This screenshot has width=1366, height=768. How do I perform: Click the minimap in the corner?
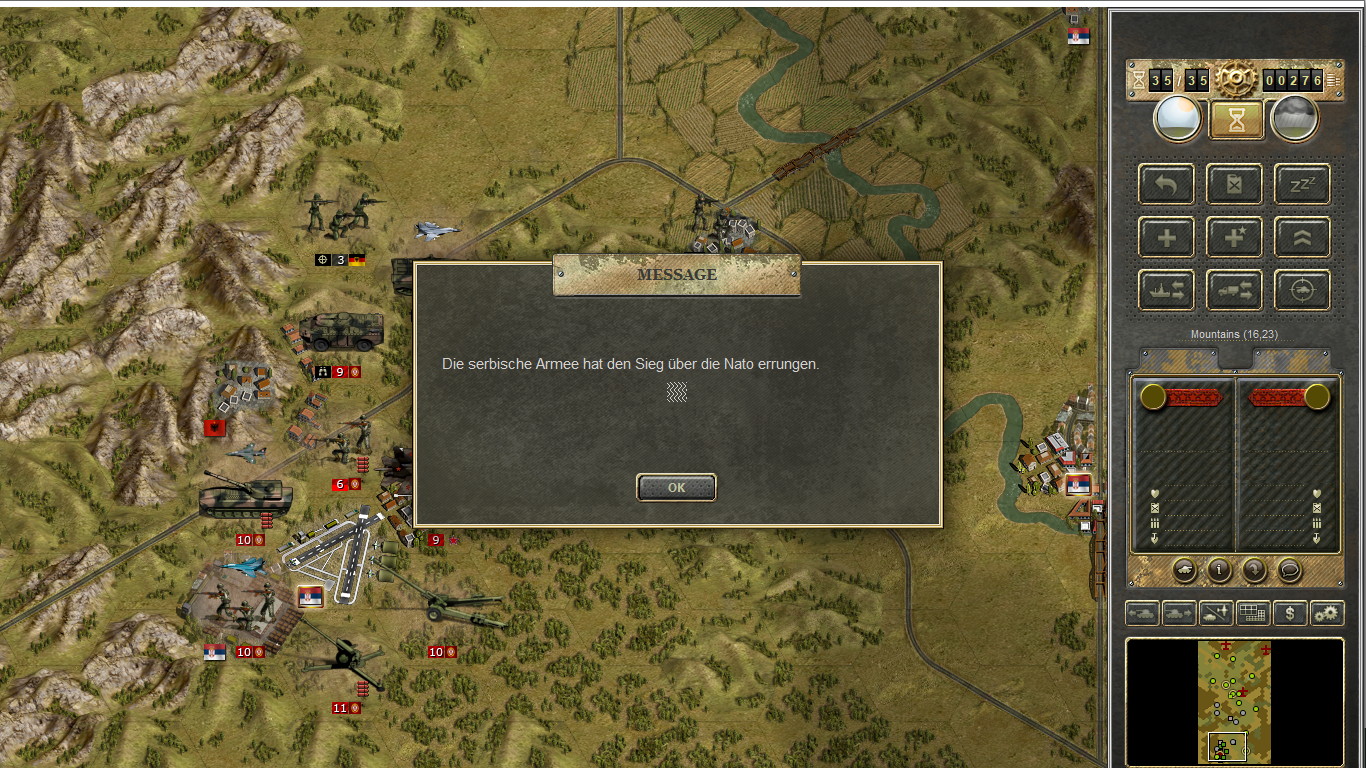(1234, 702)
